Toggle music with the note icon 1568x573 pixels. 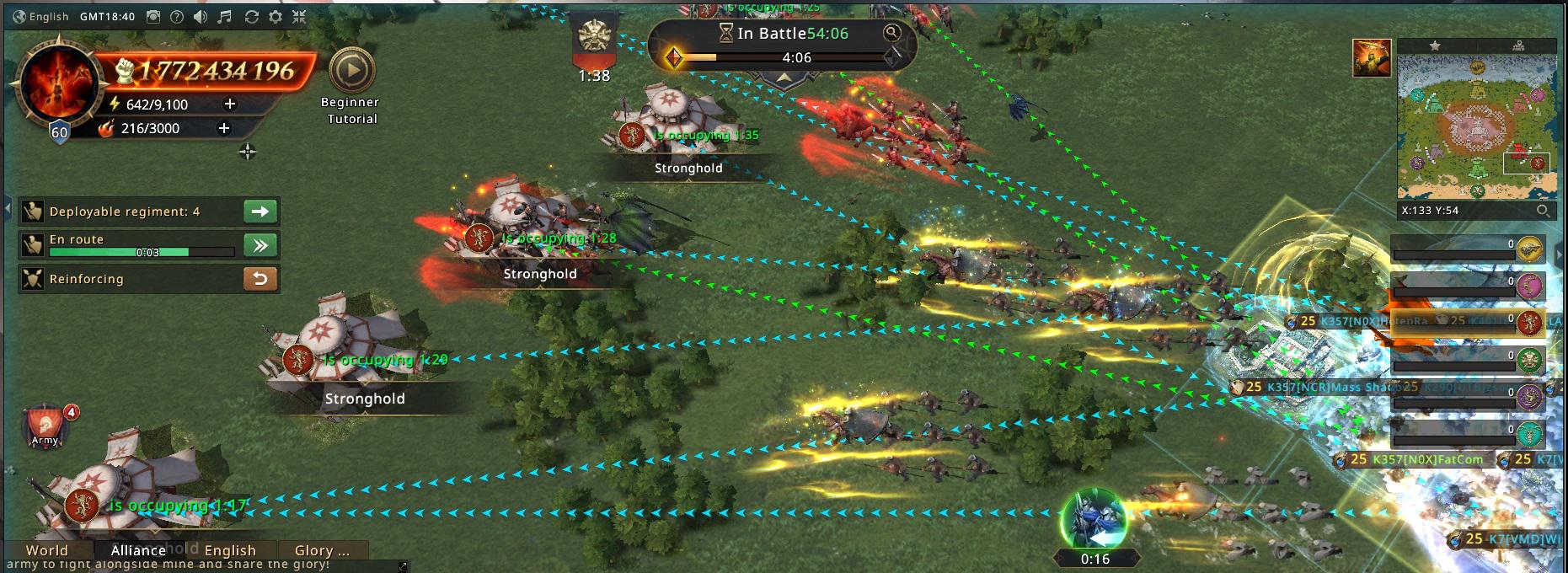tap(225, 17)
